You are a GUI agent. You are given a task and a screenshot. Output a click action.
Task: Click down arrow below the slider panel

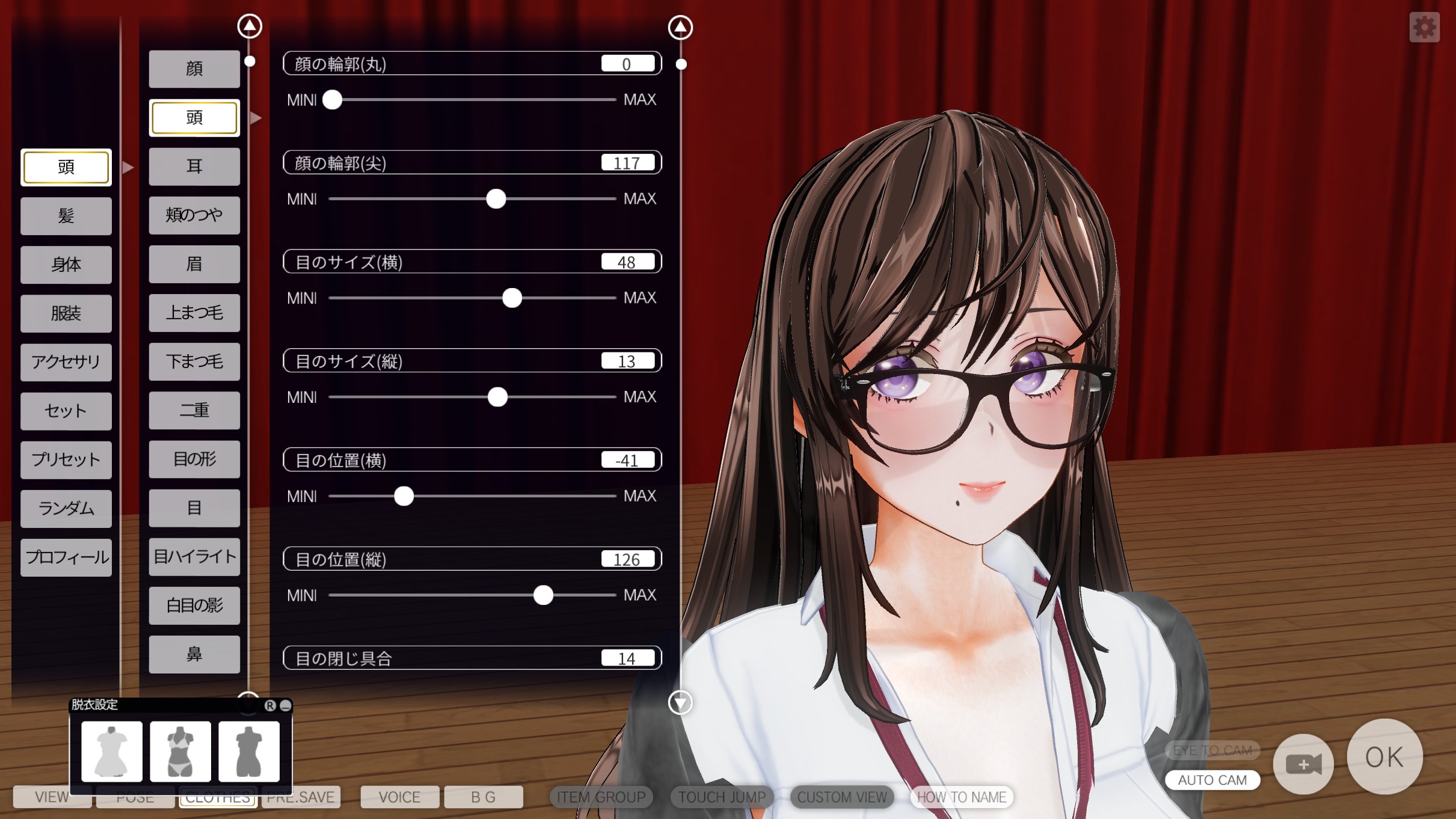[681, 702]
